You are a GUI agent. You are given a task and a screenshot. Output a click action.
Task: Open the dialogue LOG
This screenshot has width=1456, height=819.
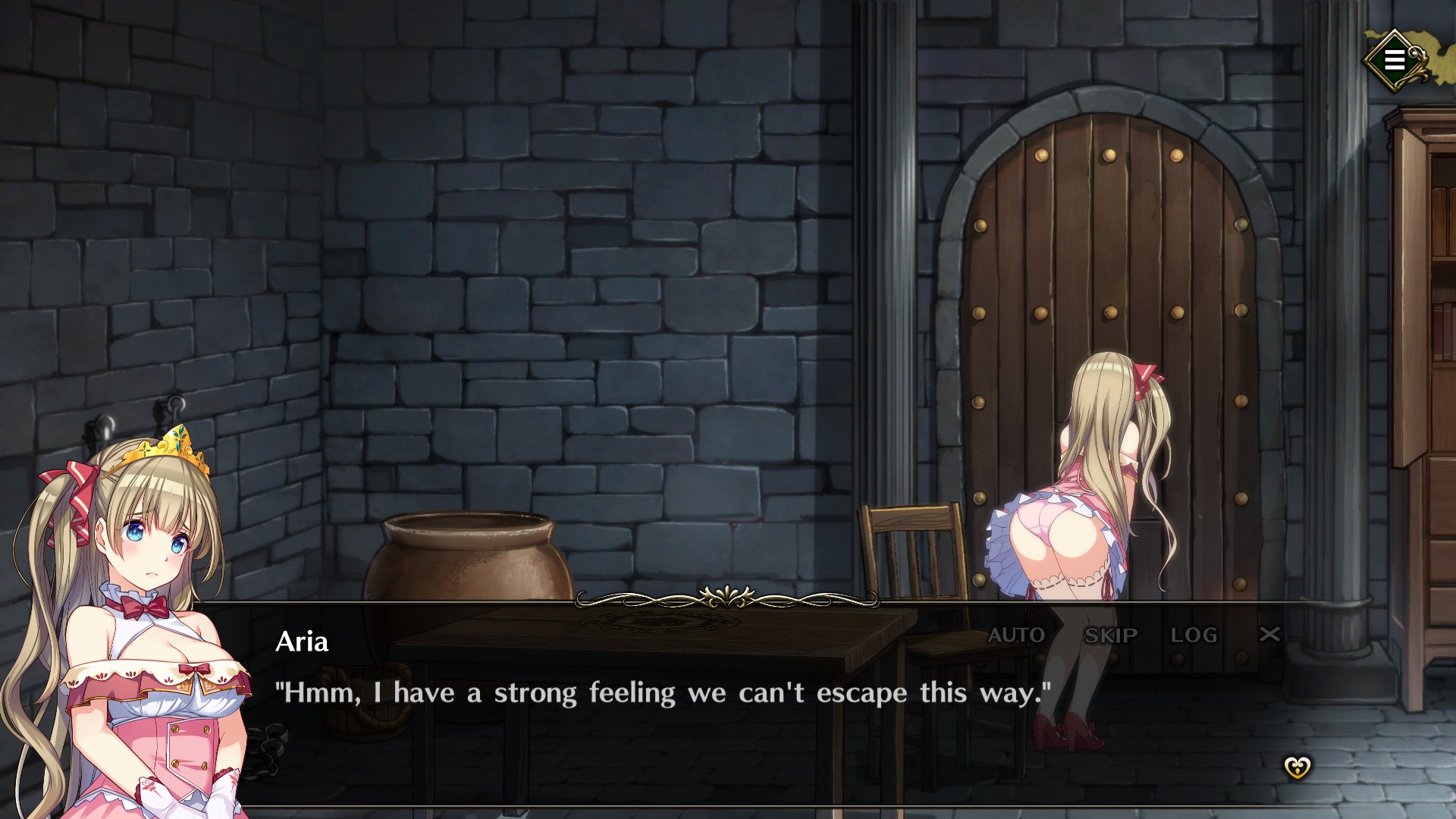(1194, 635)
